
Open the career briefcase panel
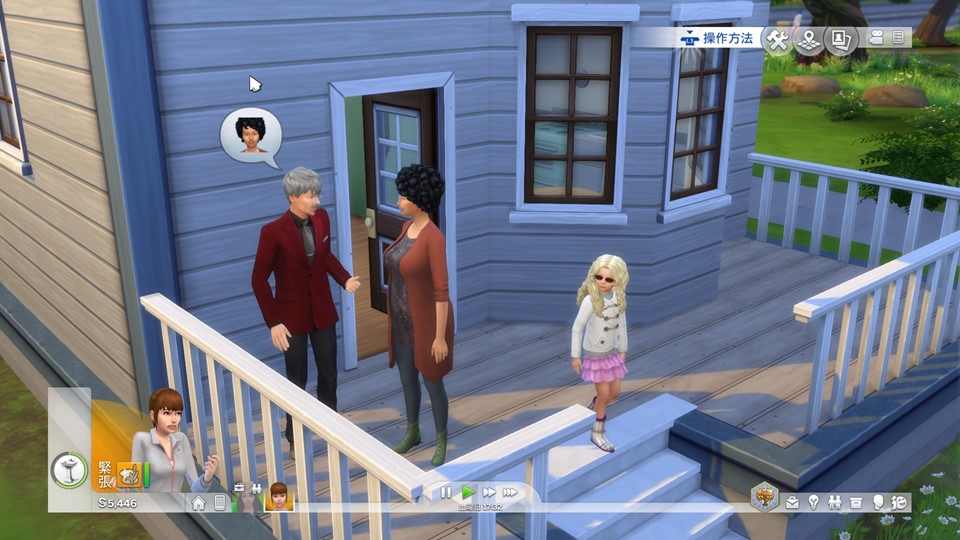point(792,502)
